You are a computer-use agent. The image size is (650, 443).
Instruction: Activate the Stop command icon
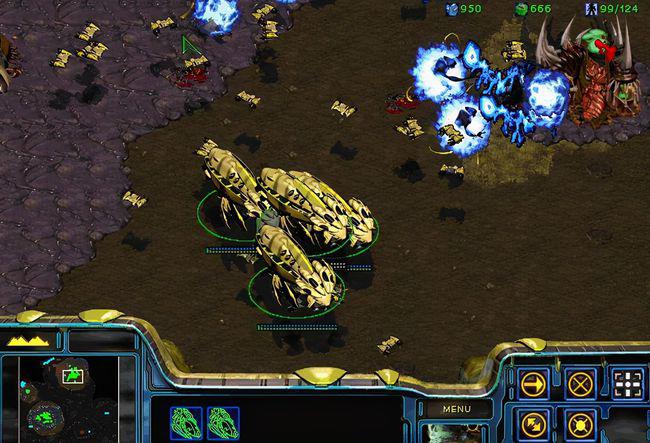coord(580,383)
